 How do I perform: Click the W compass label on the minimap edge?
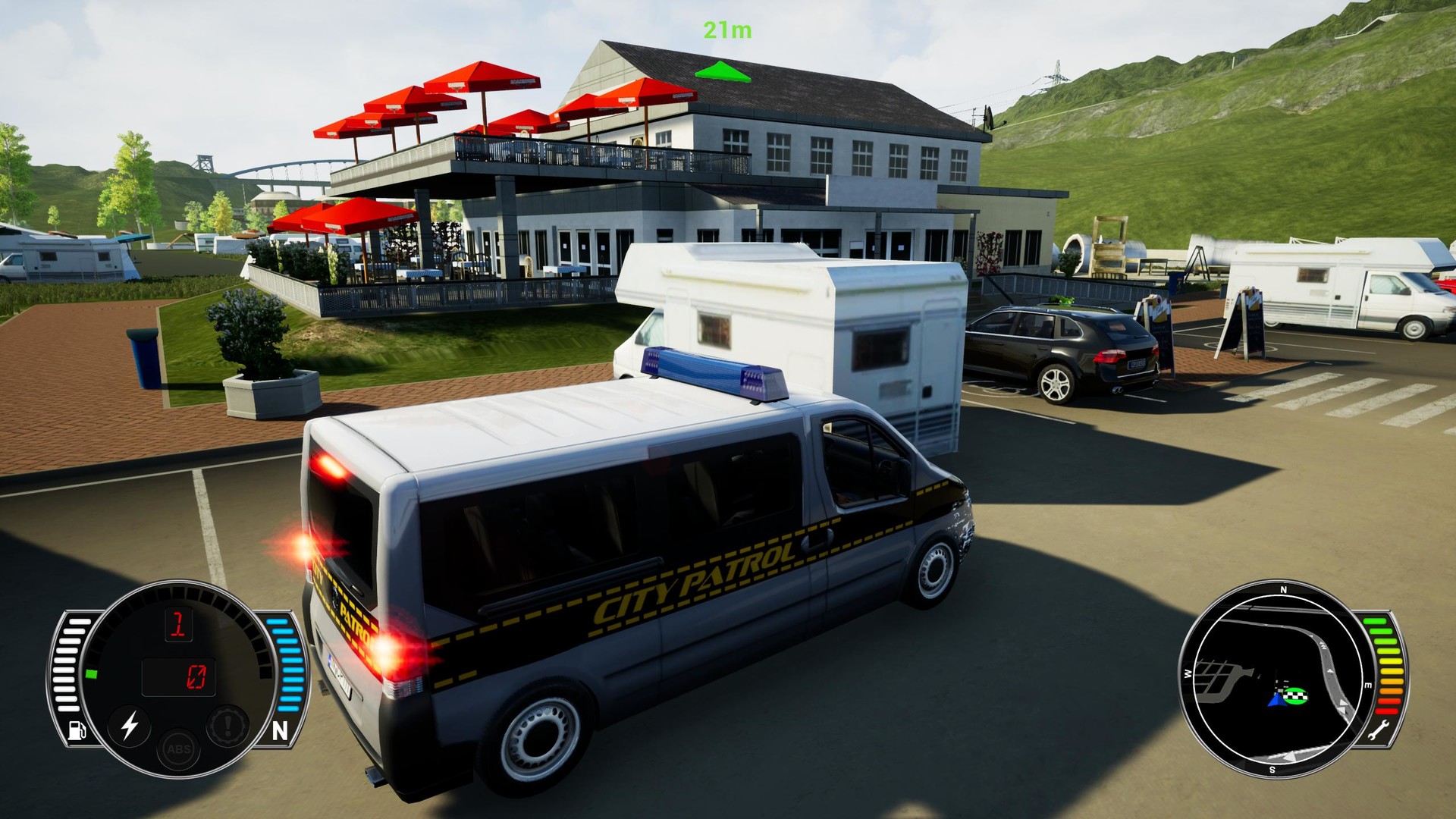click(x=1188, y=673)
